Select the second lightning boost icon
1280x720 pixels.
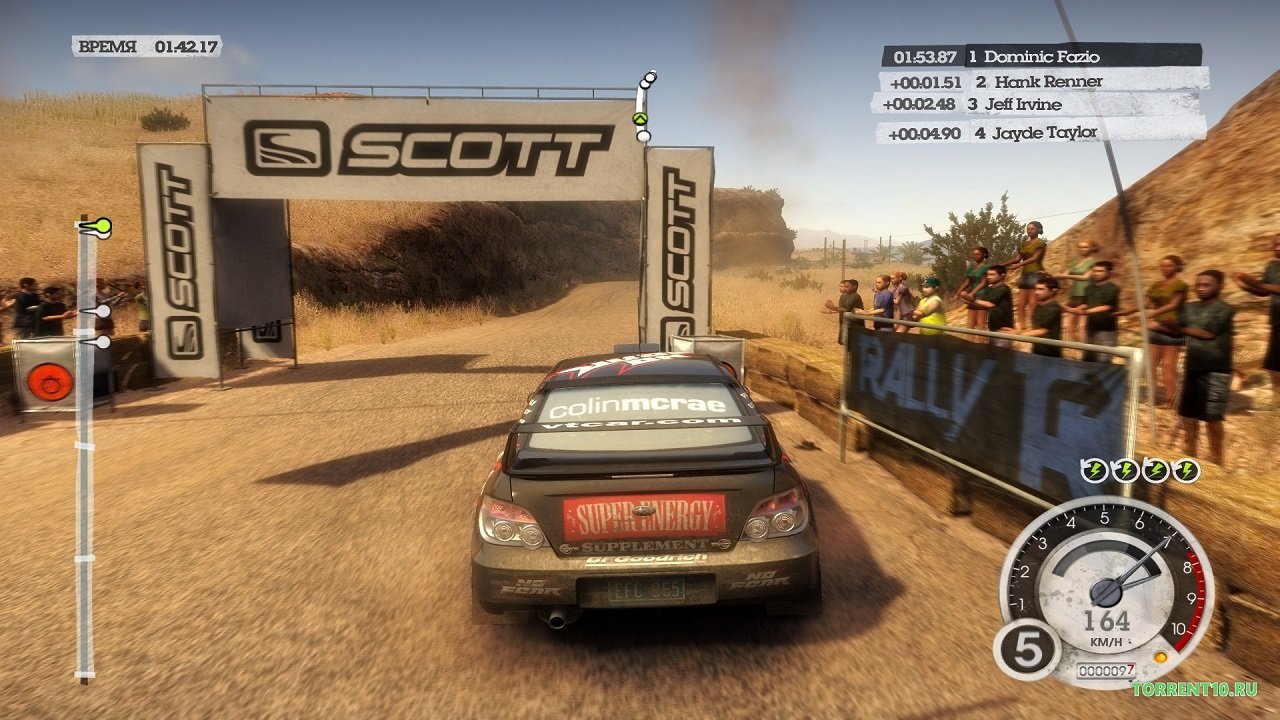(x=1124, y=468)
